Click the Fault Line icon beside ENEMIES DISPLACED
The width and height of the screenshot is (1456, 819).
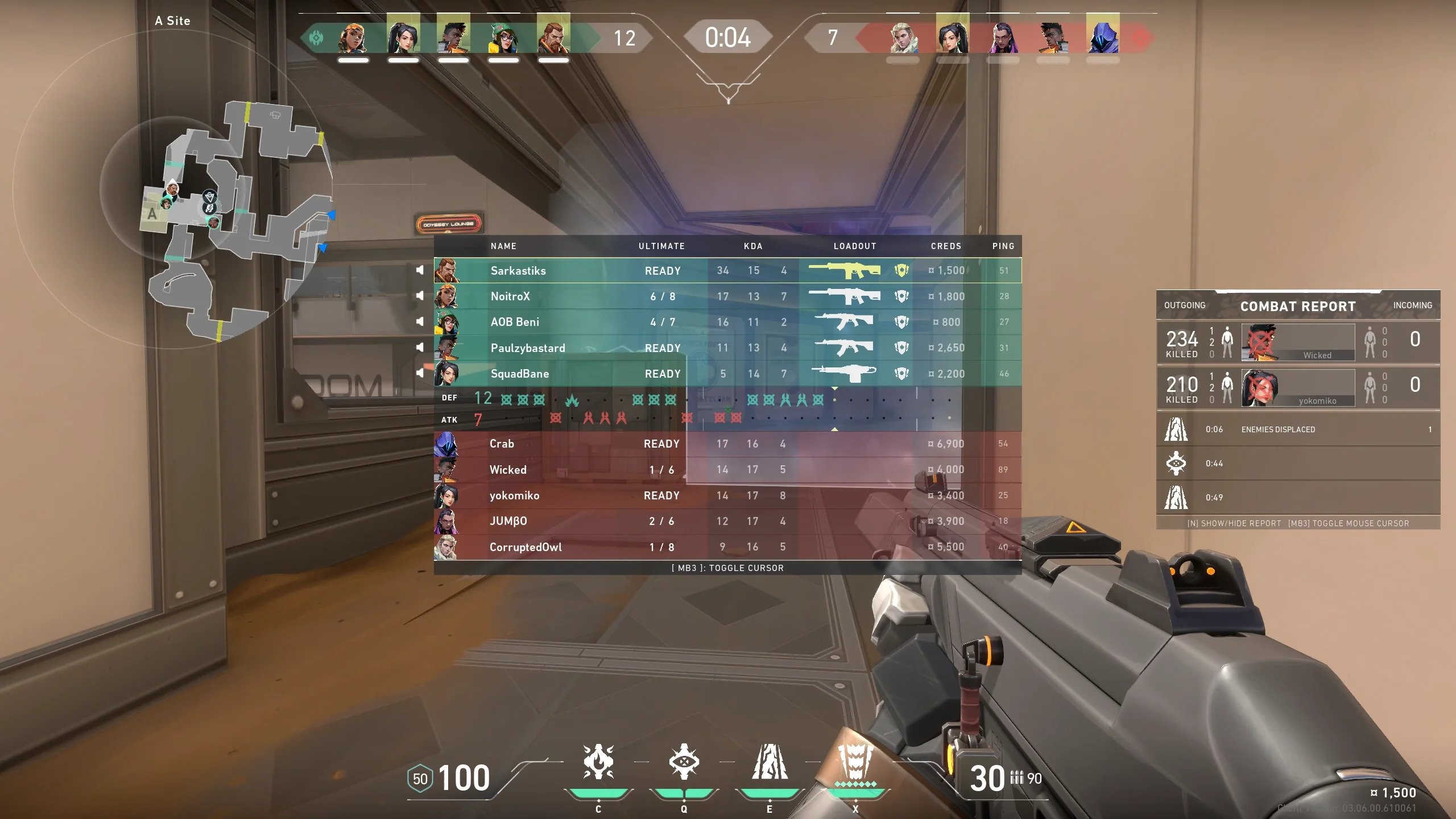[x=1177, y=429]
